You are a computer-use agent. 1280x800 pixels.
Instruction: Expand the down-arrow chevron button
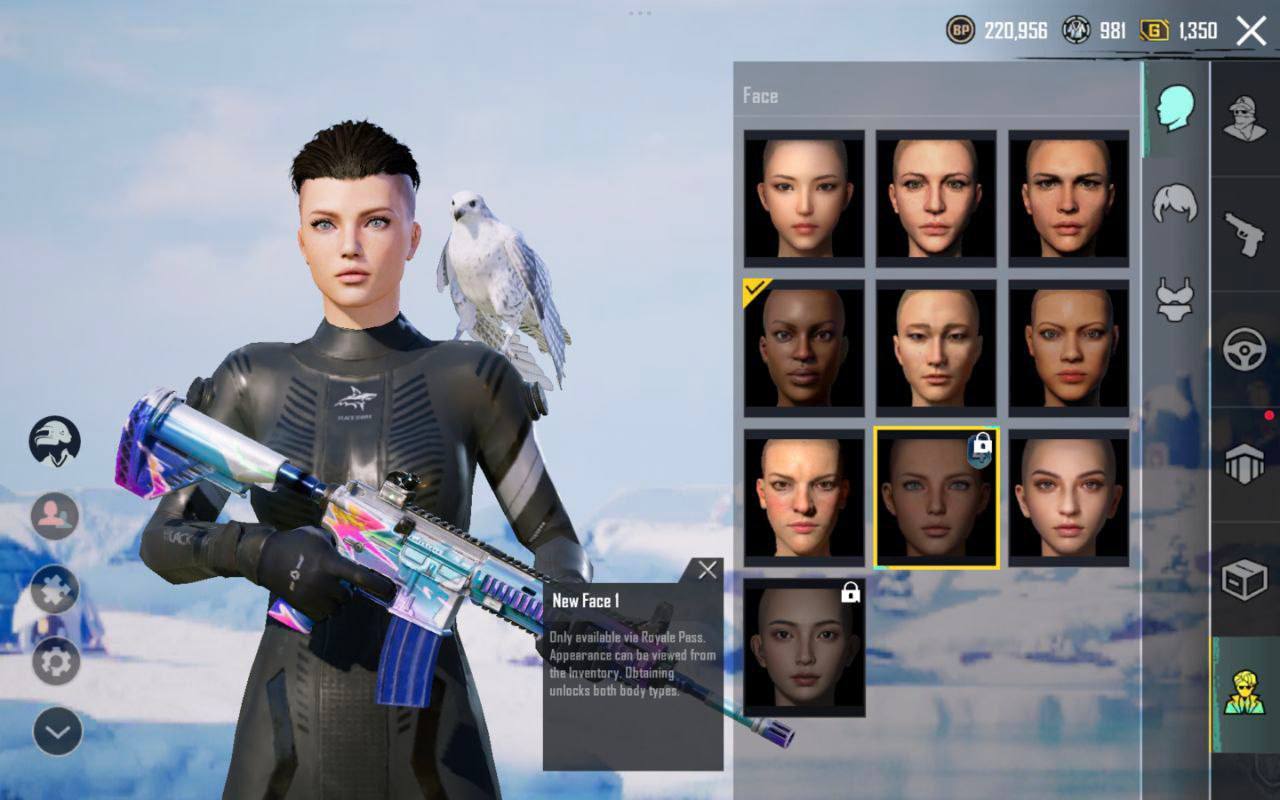pyautogui.click(x=57, y=733)
